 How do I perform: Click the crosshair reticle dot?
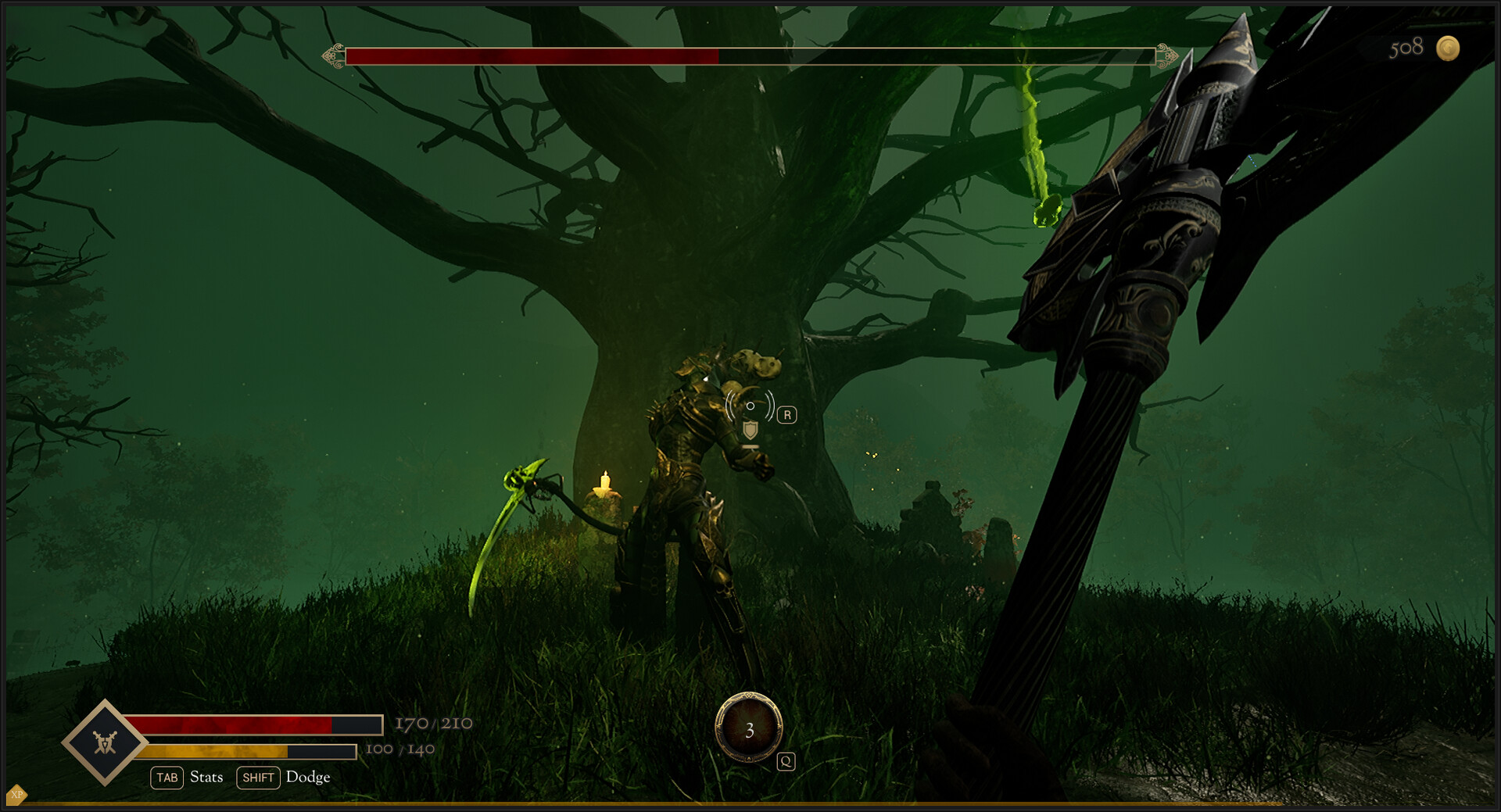752,406
